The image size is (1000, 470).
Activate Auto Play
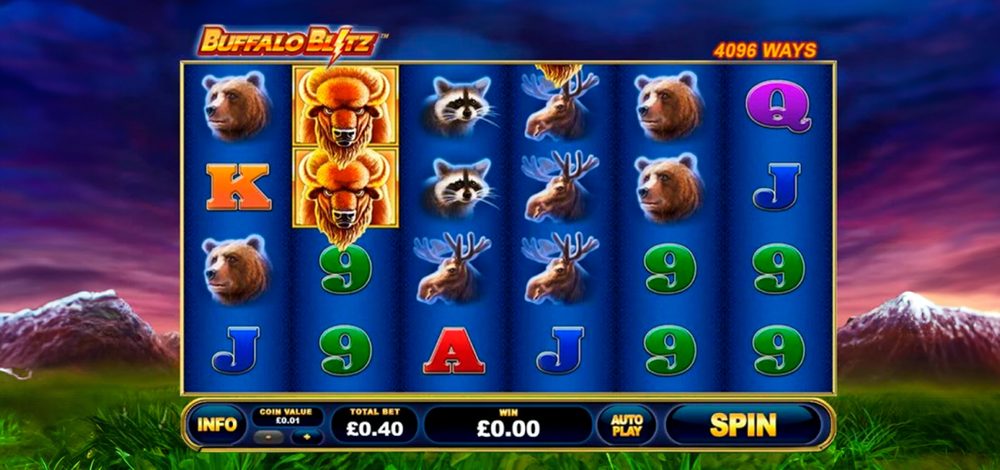(x=626, y=424)
